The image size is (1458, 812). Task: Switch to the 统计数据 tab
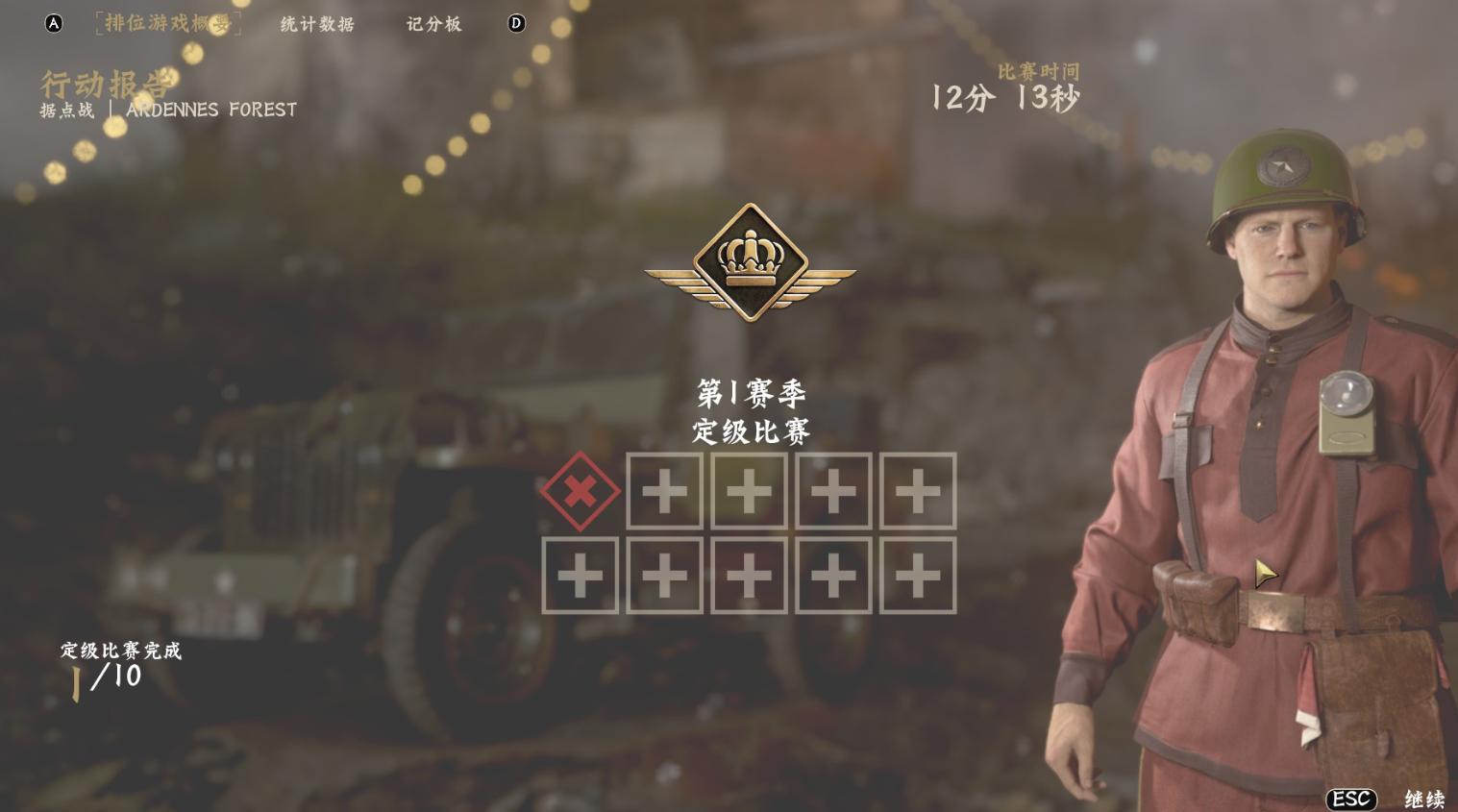(x=317, y=24)
